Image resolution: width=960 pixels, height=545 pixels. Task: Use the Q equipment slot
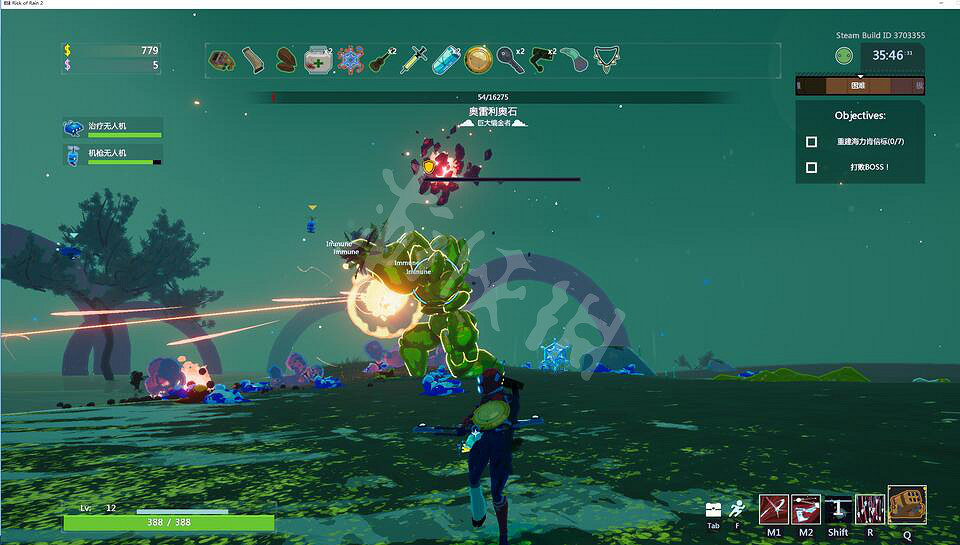(907, 505)
